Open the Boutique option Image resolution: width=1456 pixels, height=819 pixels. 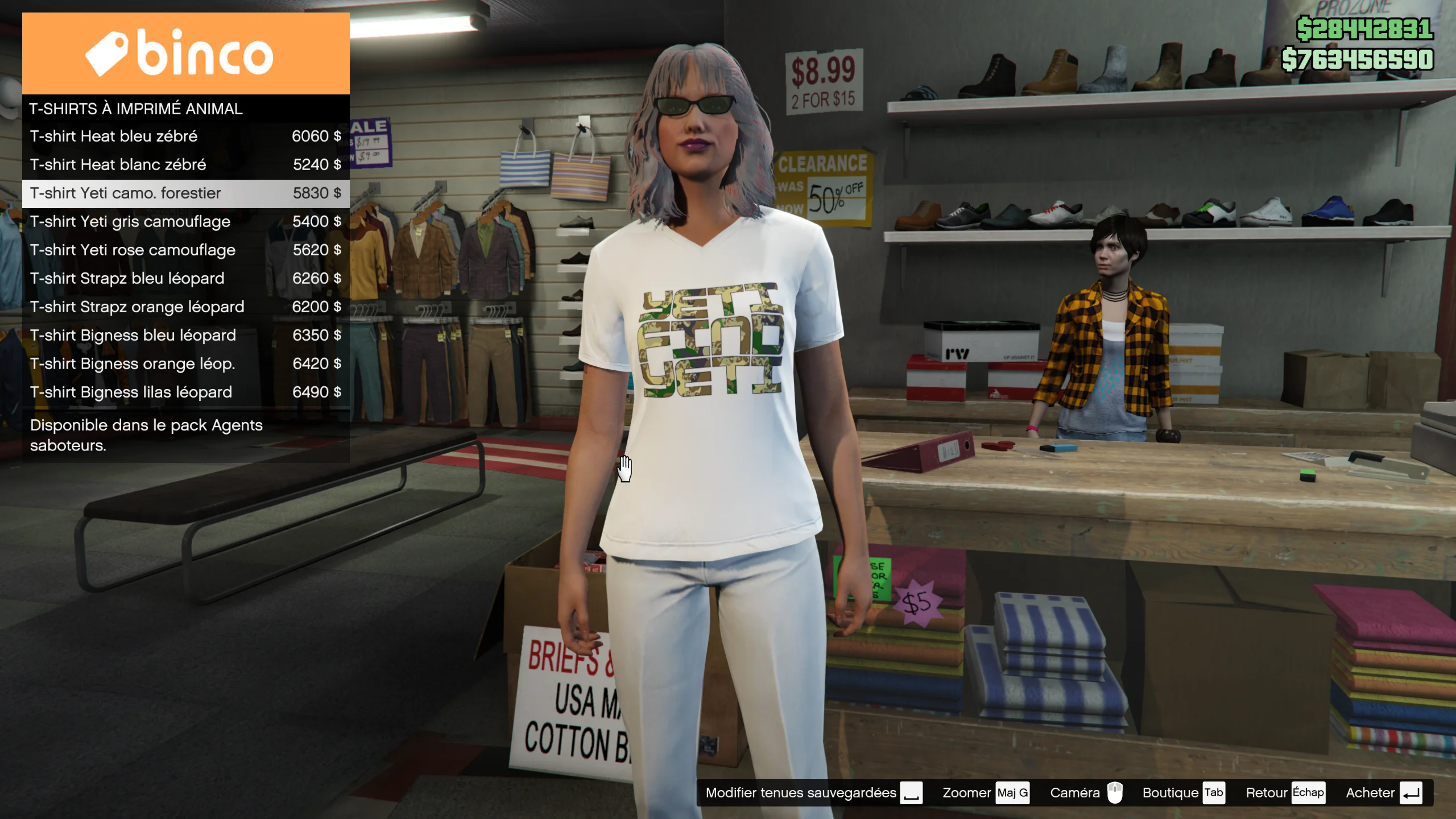[1183, 793]
